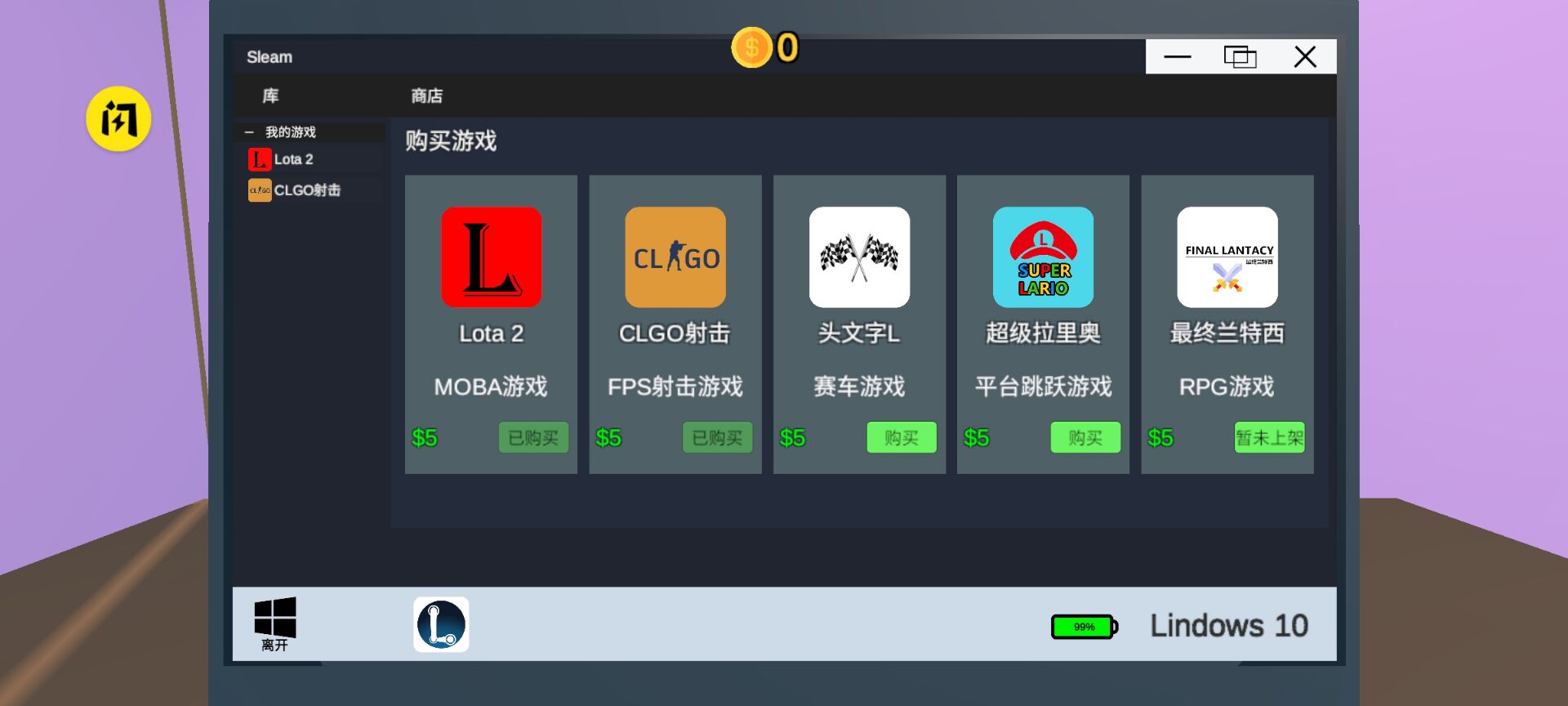Purchase 超级拉里奥 with its 购买 button

click(1085, 437)
